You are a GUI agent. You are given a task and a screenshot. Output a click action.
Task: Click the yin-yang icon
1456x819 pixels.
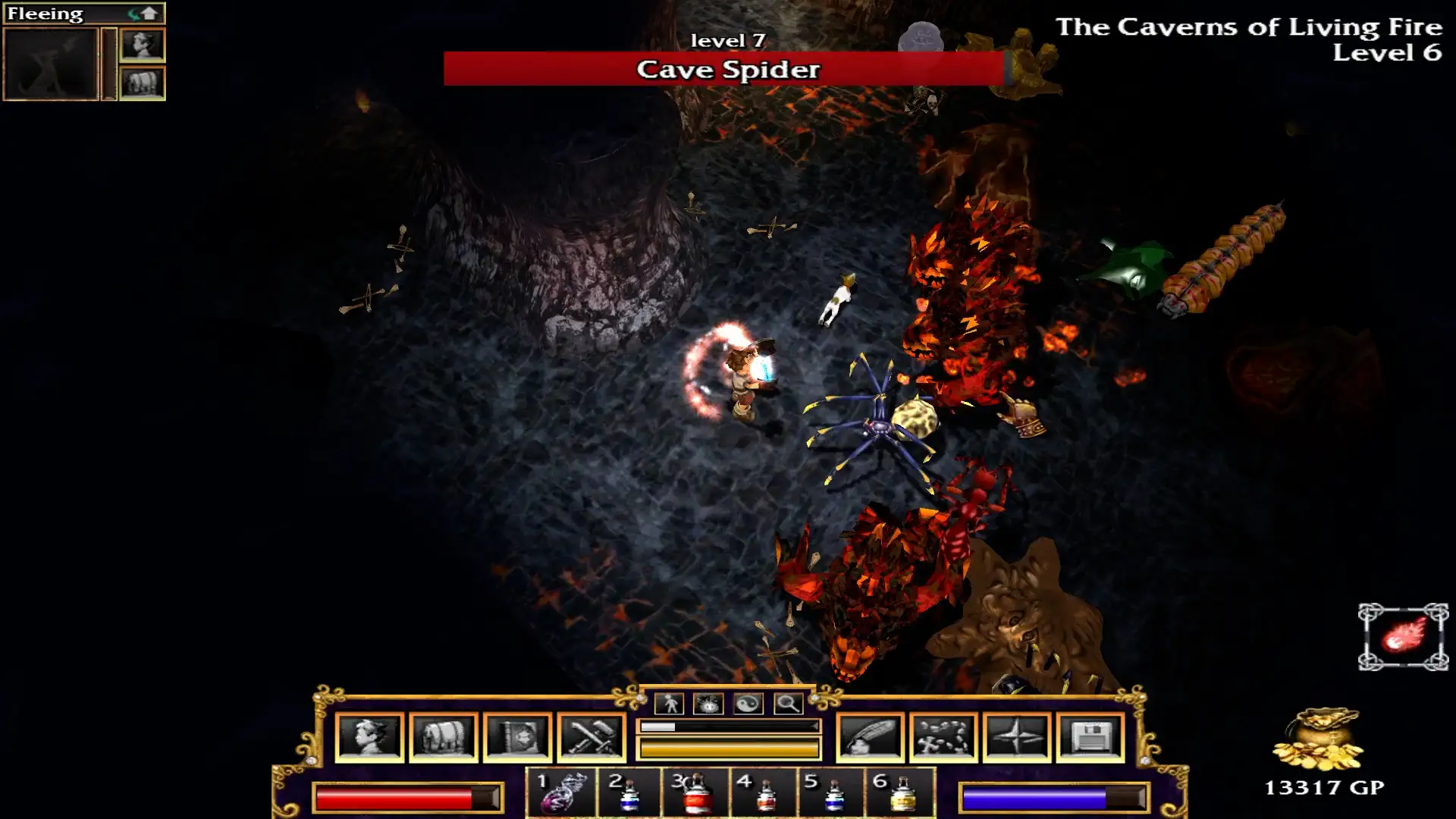click(748, 704)
